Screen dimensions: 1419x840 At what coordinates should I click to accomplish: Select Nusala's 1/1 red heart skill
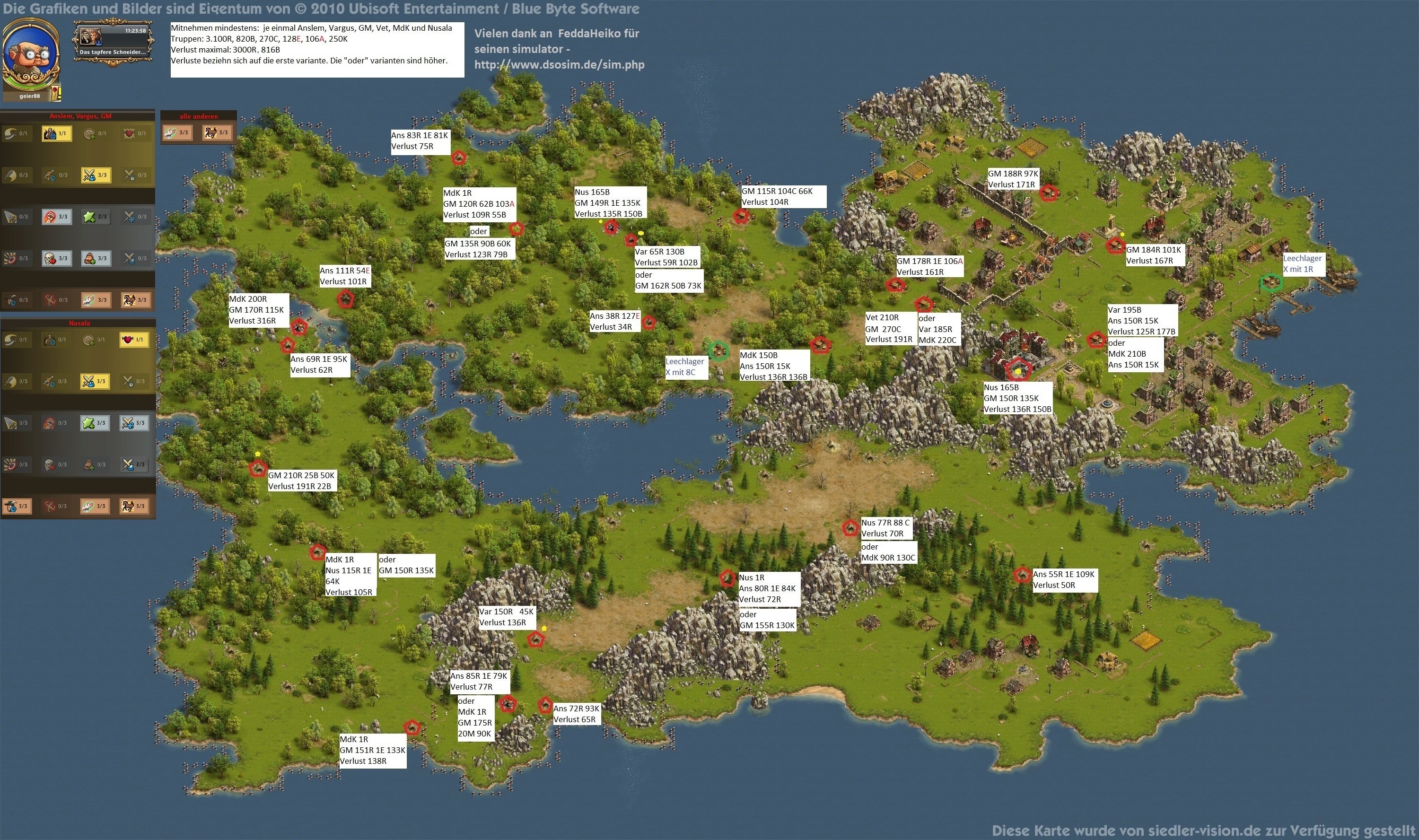[135, 340]
